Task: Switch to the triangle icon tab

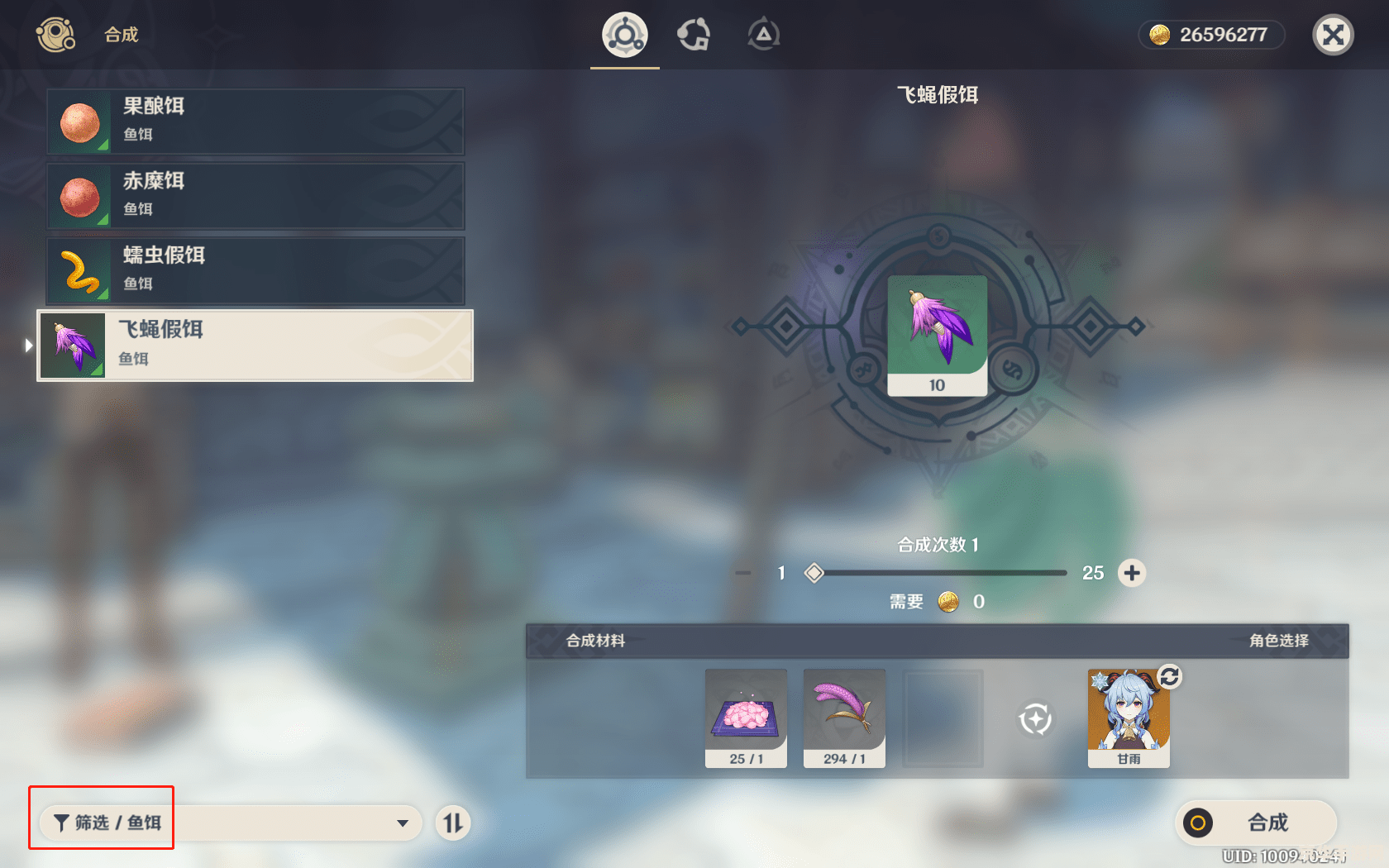Action: click(763, 35)
